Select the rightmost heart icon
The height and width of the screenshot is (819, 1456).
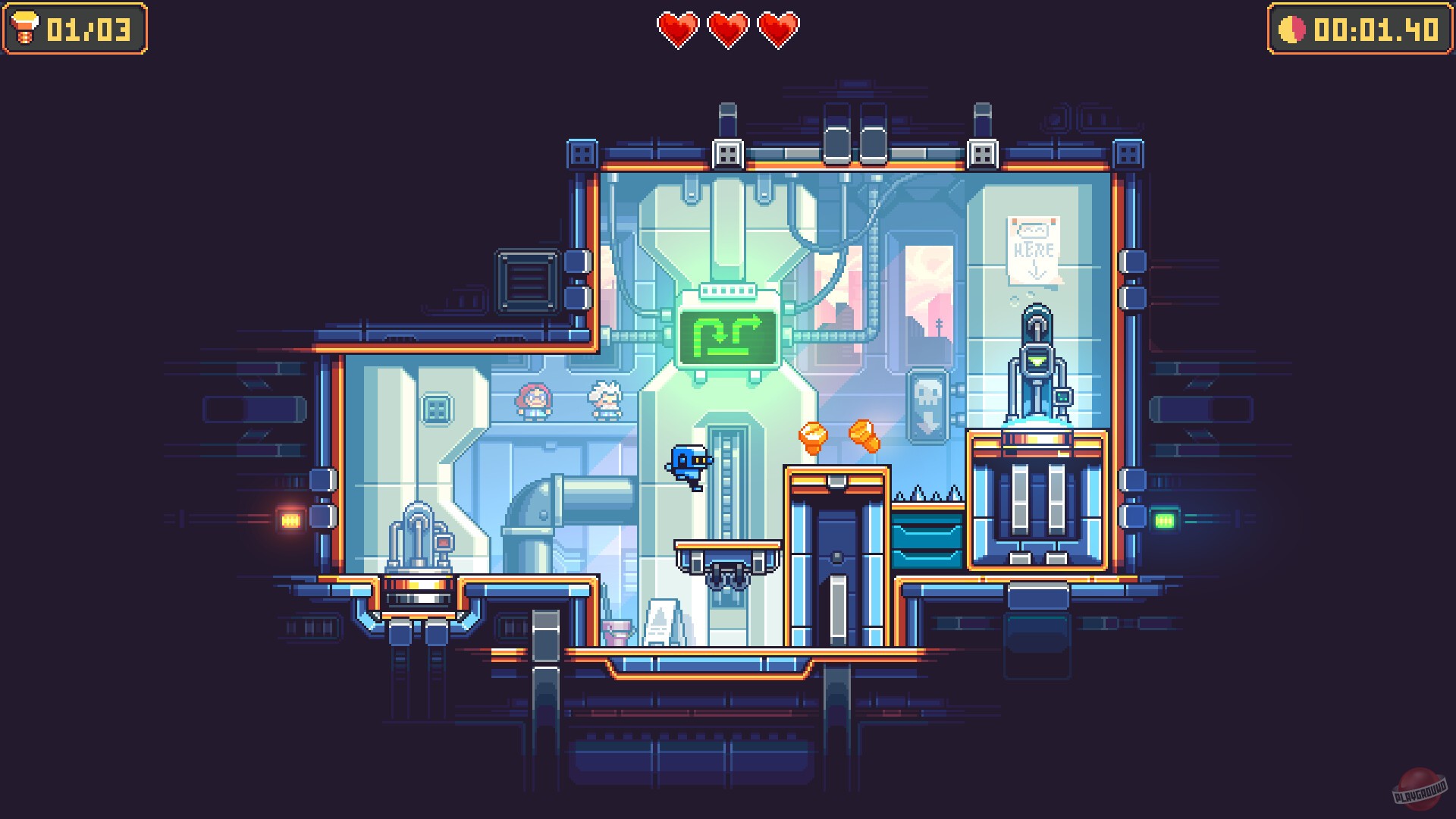coord(777,30)
